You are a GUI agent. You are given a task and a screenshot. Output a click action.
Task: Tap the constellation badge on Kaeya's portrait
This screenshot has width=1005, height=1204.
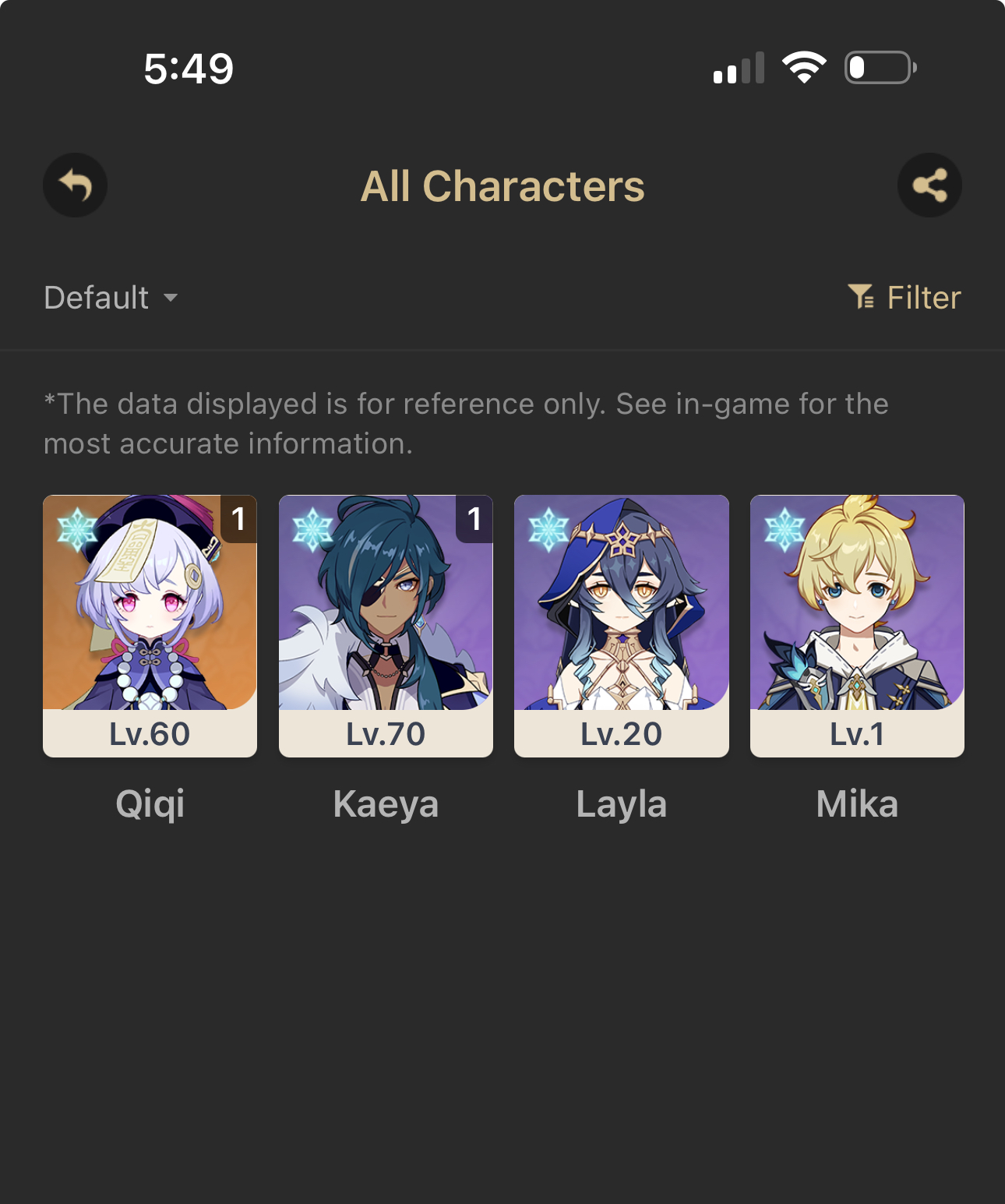pos(473,521)
